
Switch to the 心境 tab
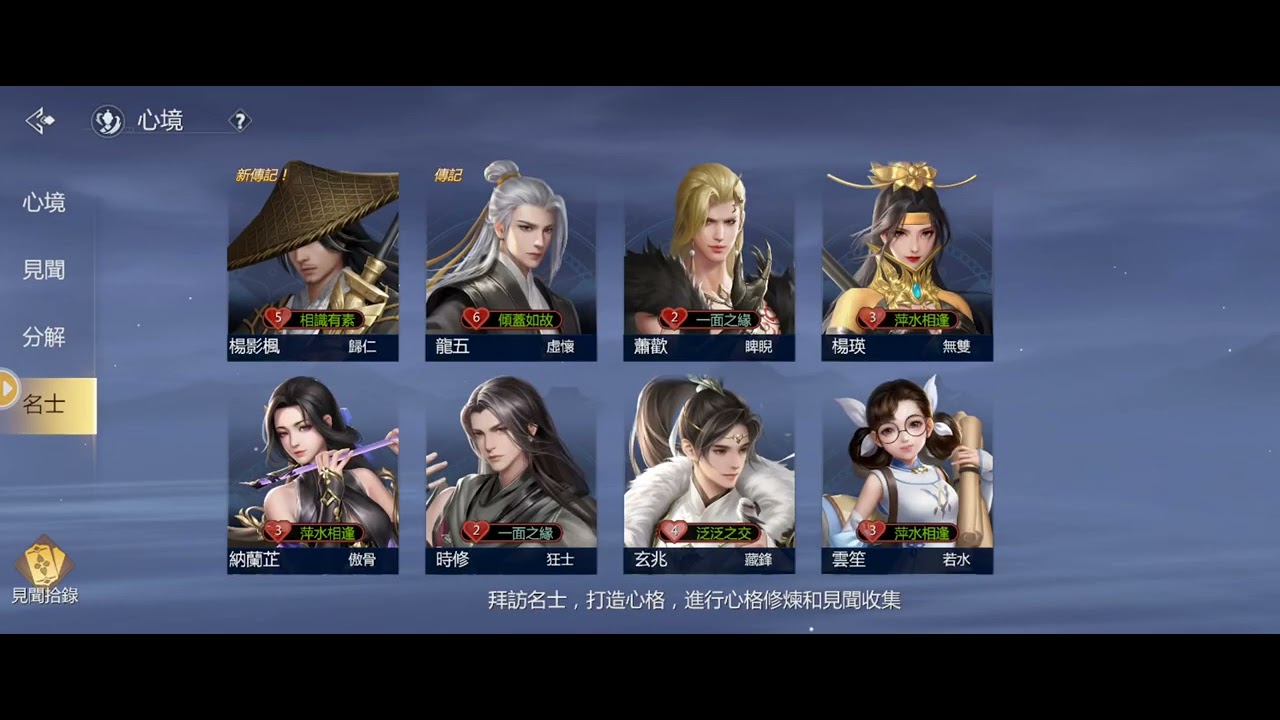click(44, 203)
